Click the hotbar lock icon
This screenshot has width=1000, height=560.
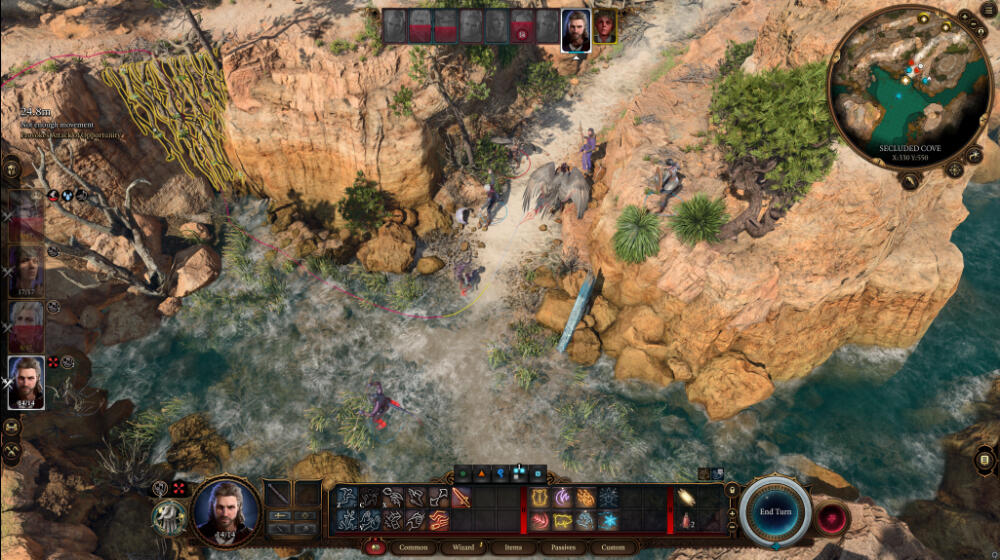tap(732, 490)
